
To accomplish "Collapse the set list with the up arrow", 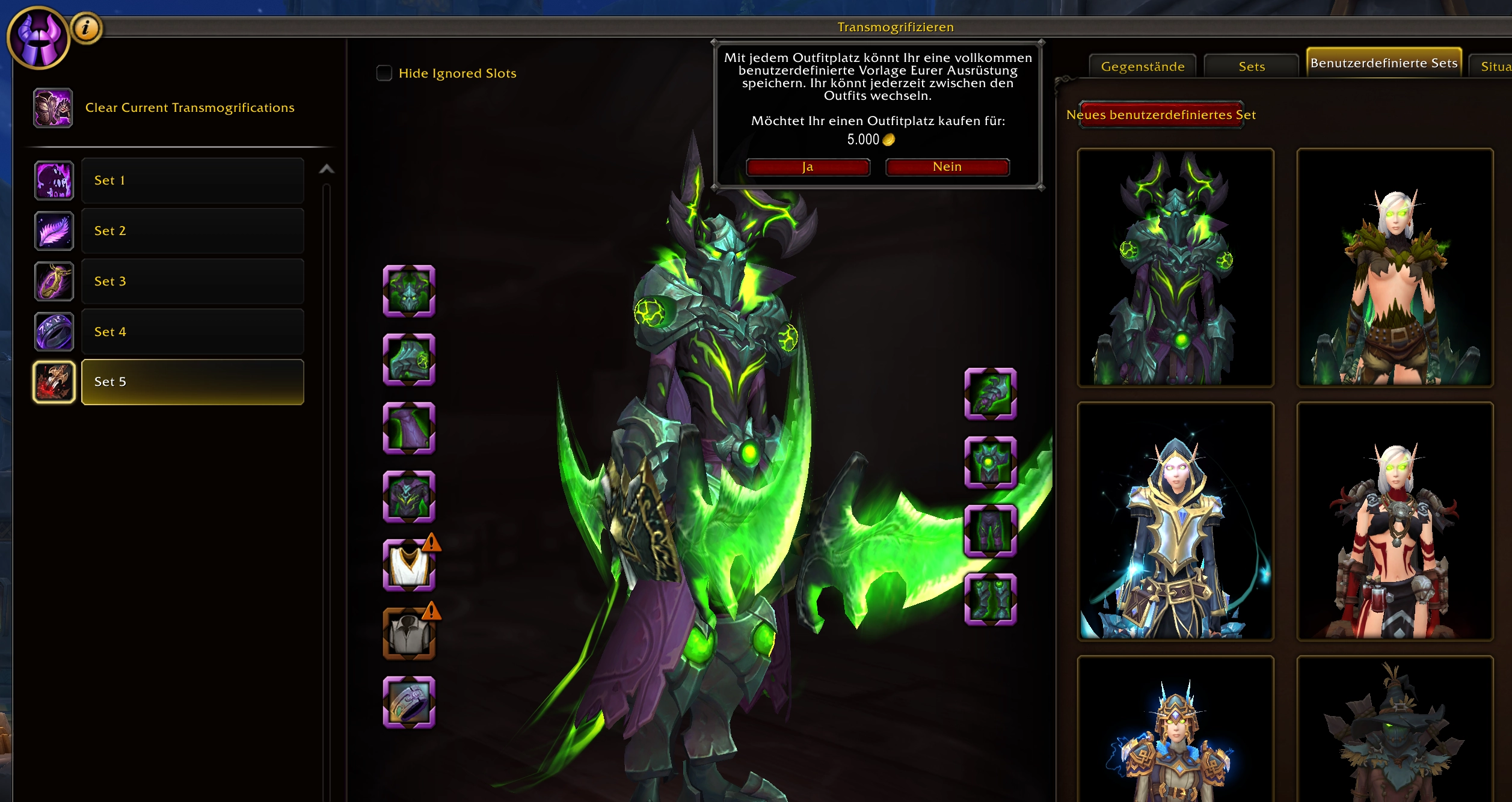I will tap(327, 169).
